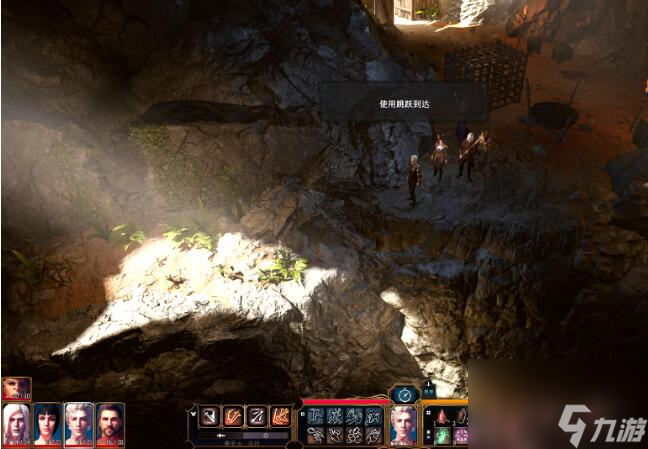648x449 pixels.
Task: Select the silver-haired elf party portrait
Action: [x=78, y=423]
